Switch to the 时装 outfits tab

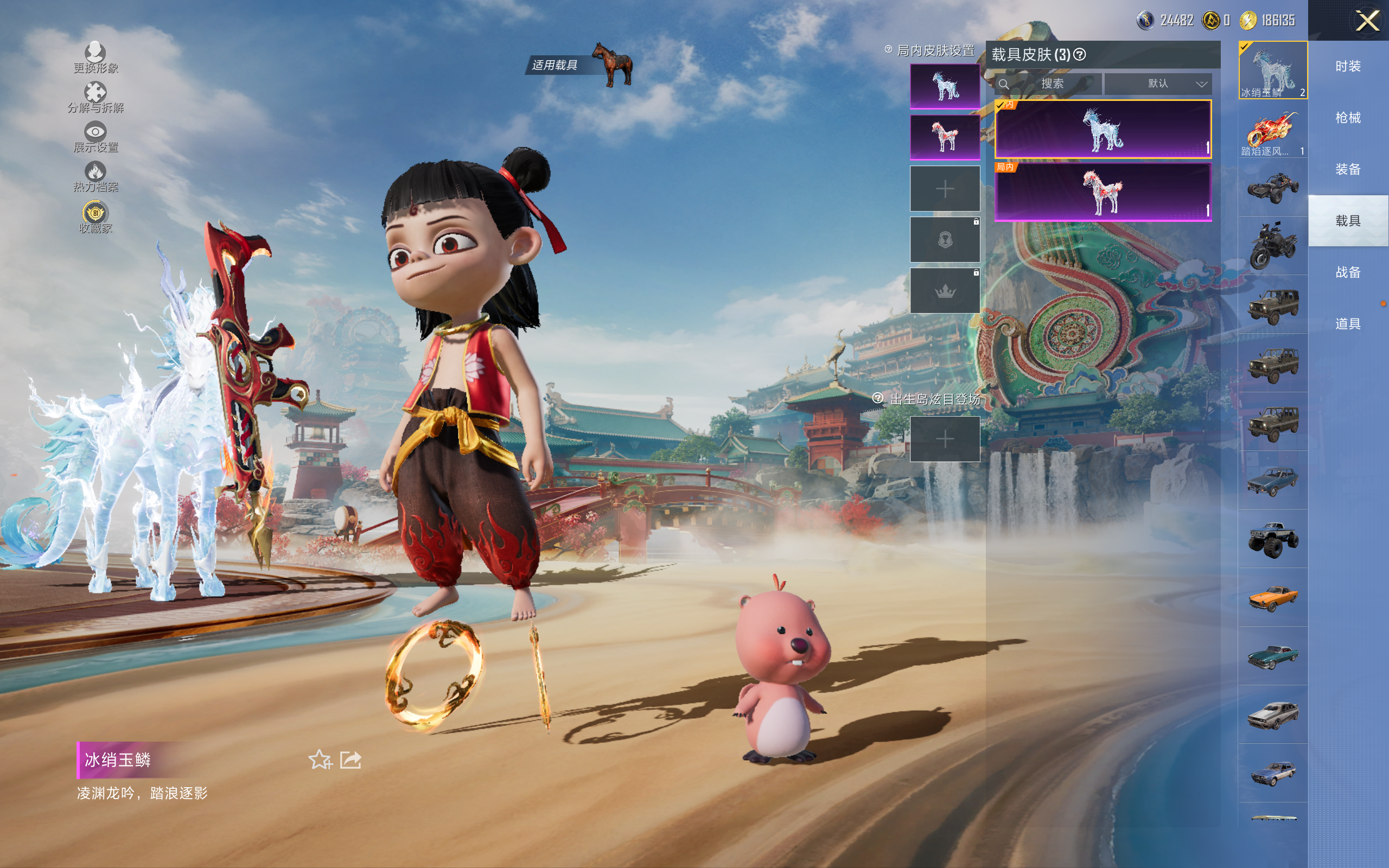click(x=1348, y=67)
